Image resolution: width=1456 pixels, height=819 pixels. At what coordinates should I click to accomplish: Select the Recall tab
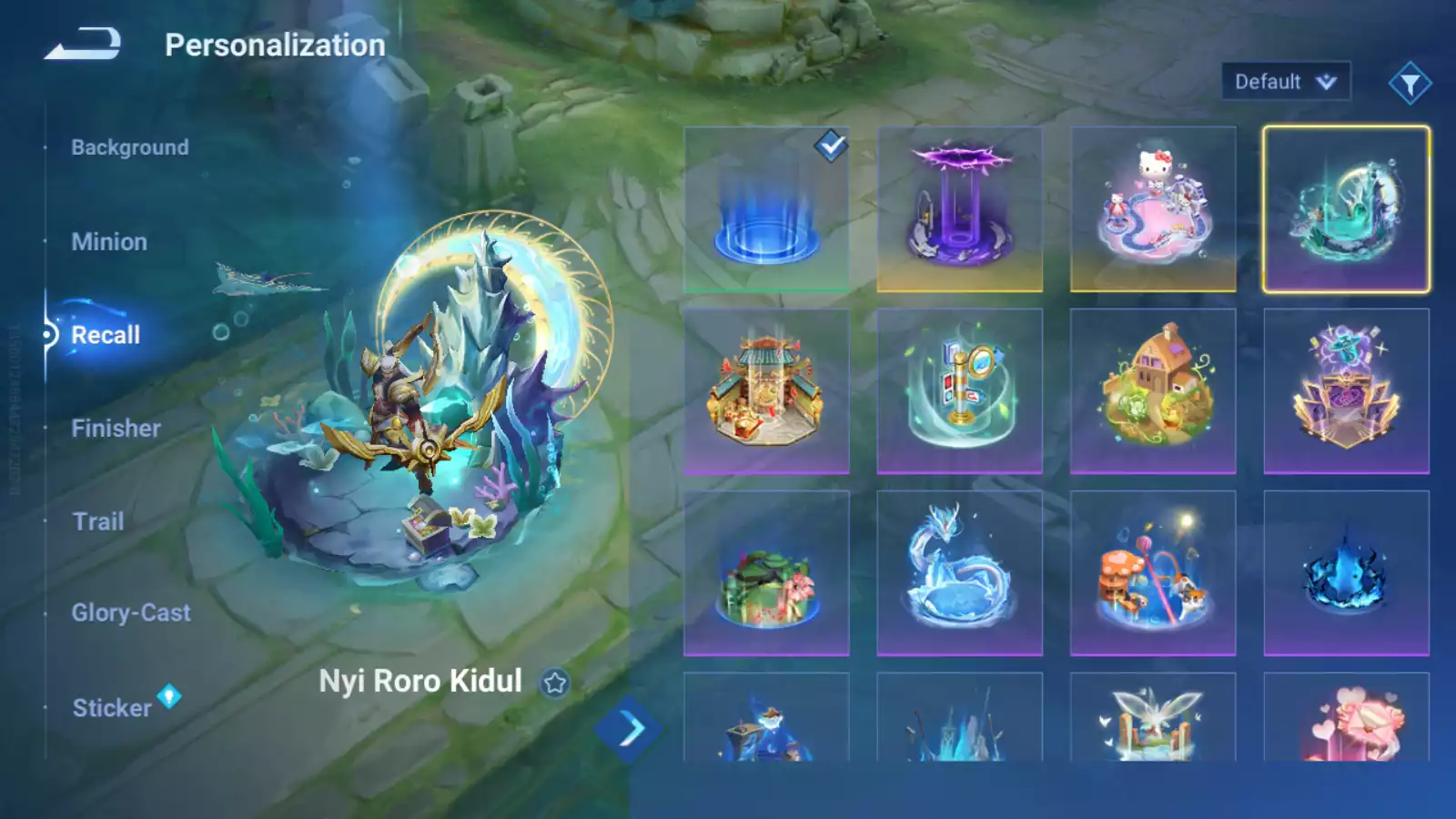pyautogui.click(x=106, y=335)
